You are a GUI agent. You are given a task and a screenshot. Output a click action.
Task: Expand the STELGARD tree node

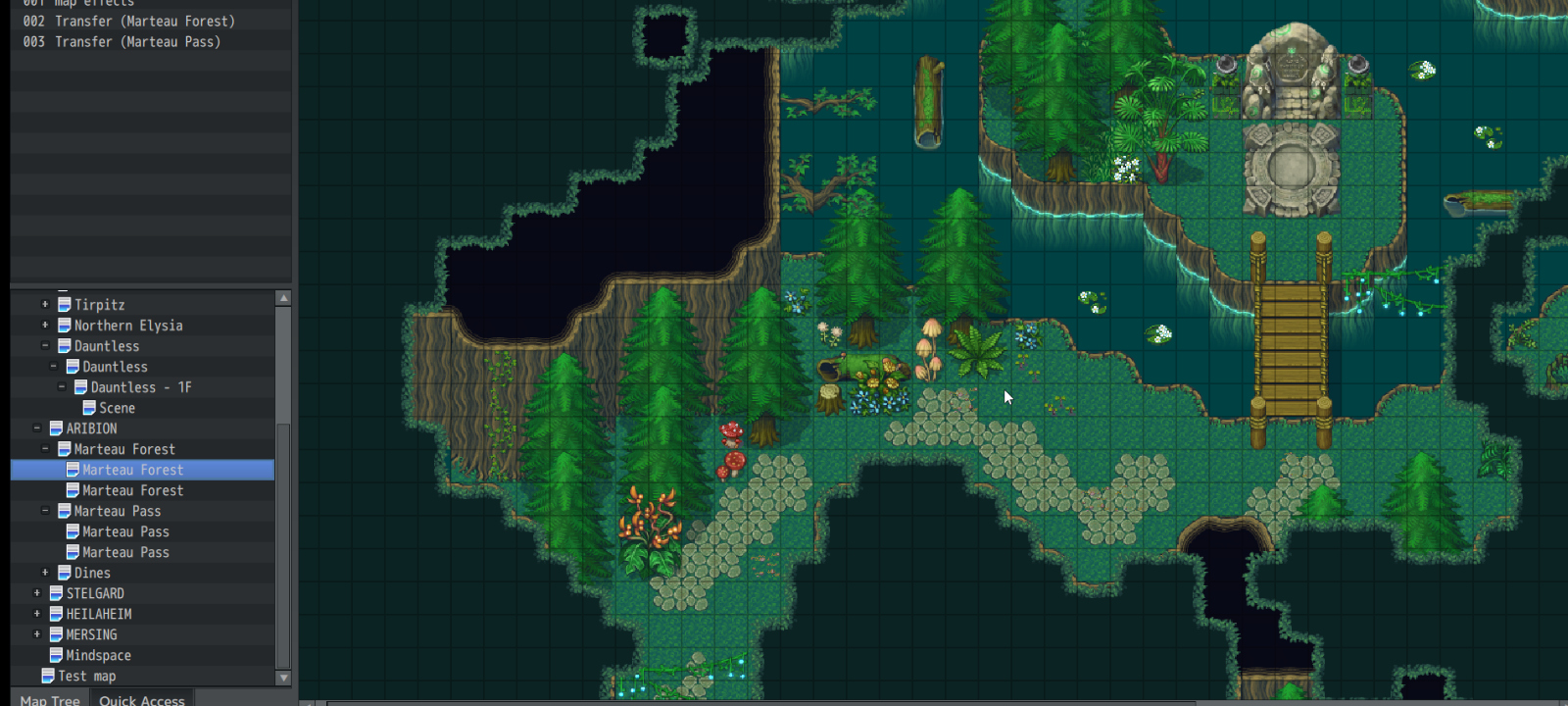coord(37,593)
